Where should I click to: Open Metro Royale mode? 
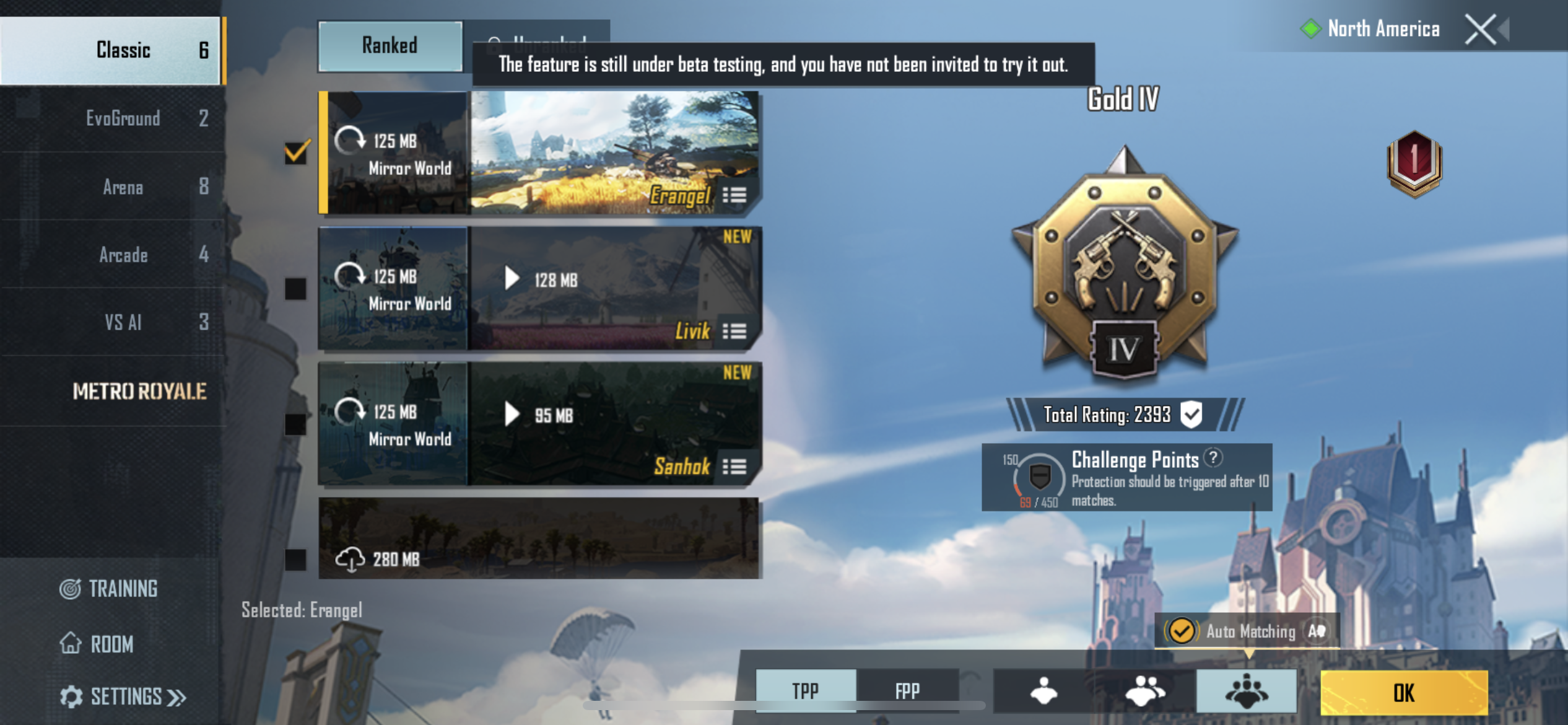pos(139,391)
